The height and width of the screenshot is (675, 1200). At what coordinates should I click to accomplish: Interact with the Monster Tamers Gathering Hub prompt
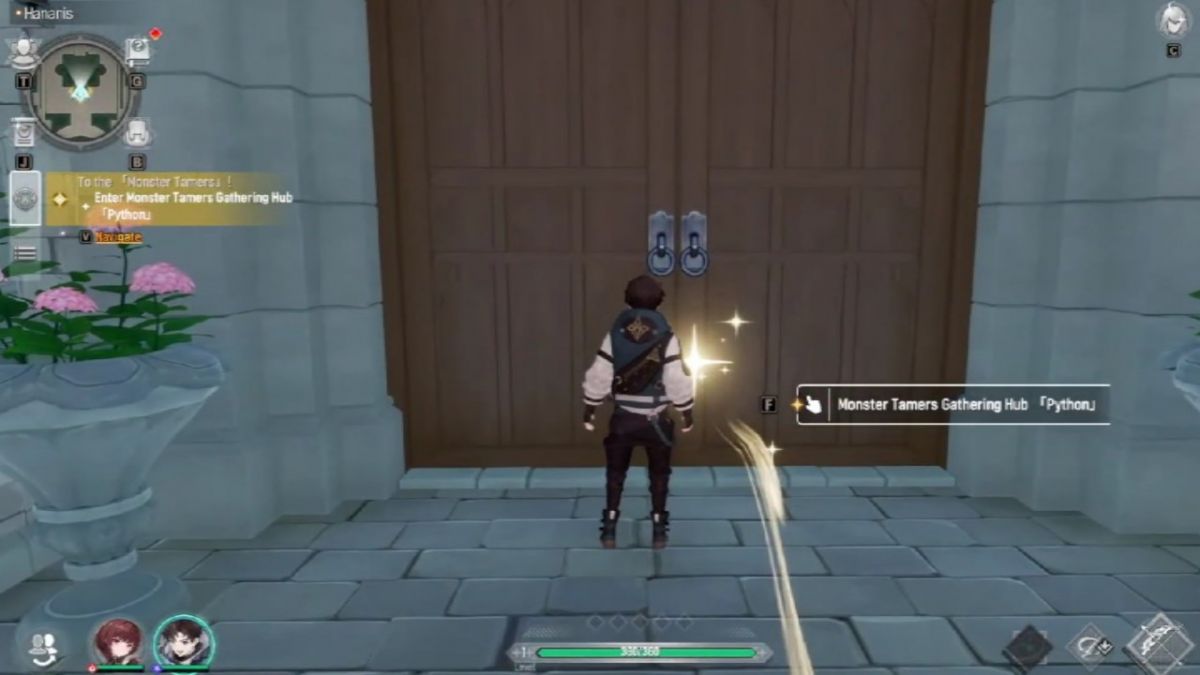coord(952,405)
